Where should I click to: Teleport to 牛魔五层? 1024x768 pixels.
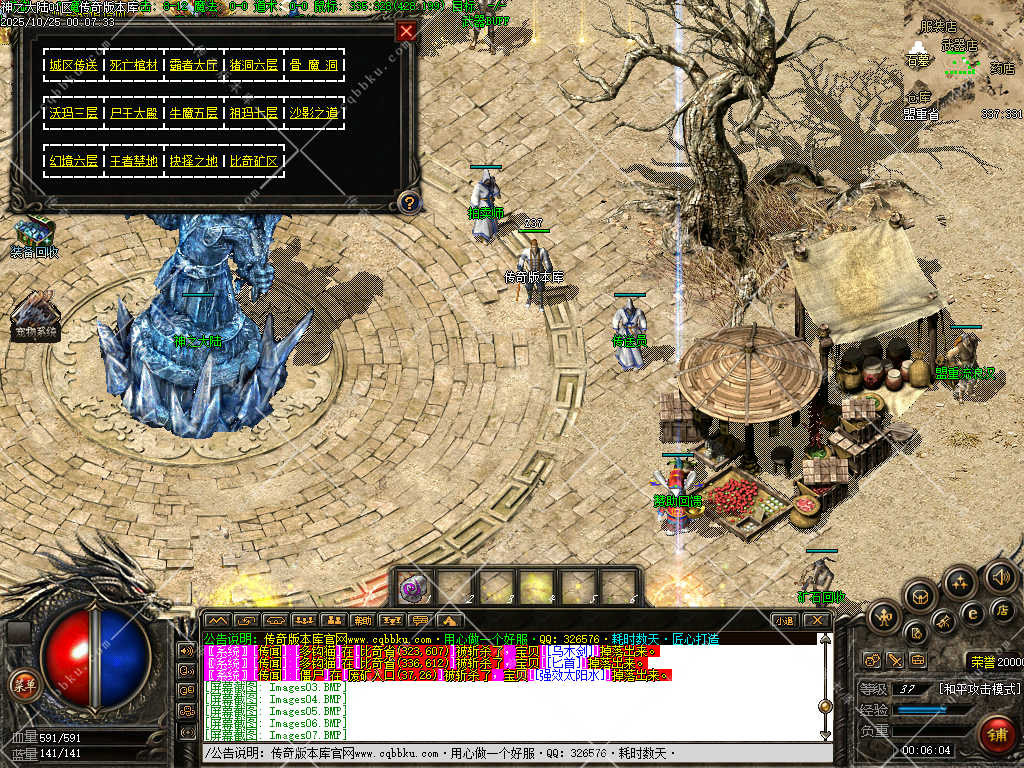[194, 113]
